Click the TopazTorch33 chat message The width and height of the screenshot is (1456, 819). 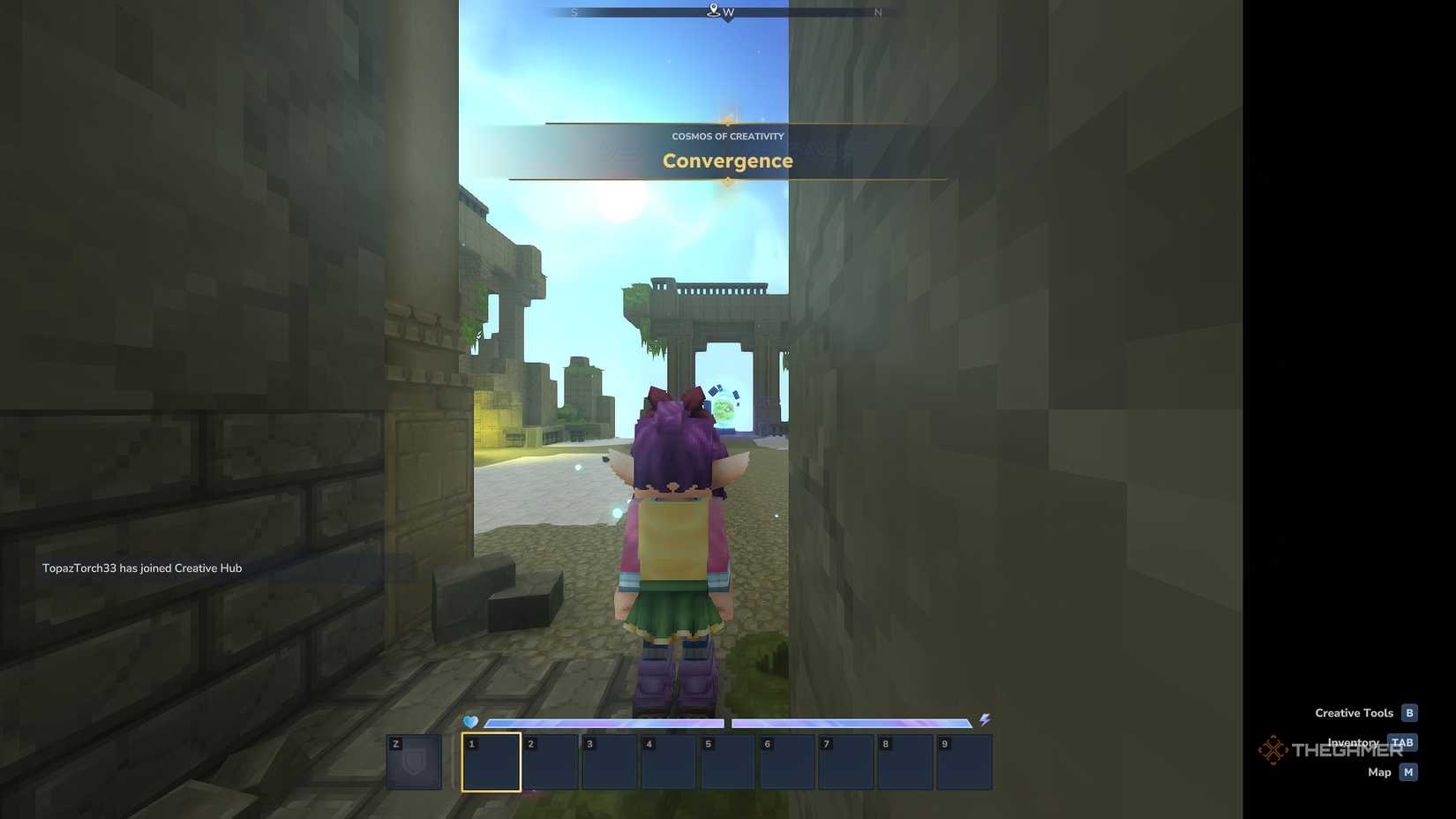click(142, 567)
